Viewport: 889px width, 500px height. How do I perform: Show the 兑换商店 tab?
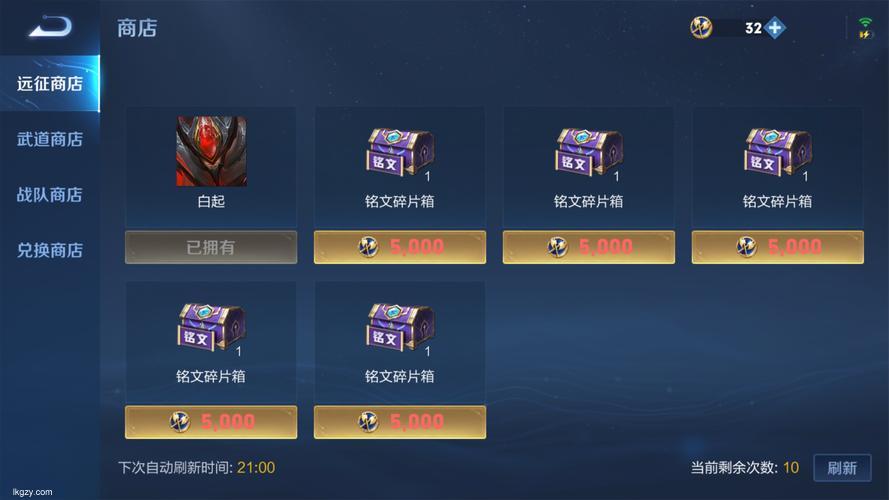pyautogui.click(x=50, y=250)
